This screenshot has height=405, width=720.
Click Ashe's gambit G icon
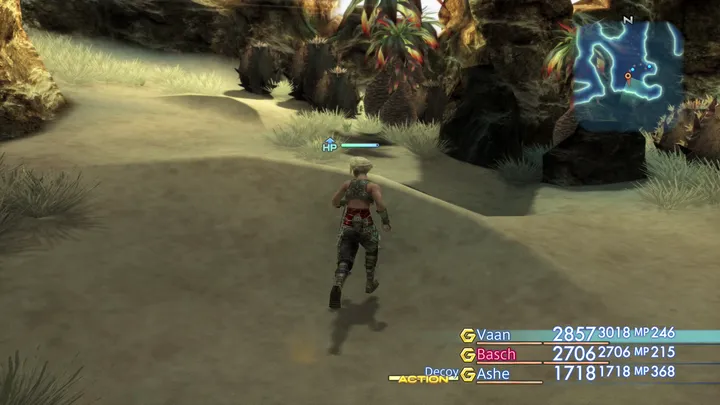pyautogui.click(x=466, y=374)
